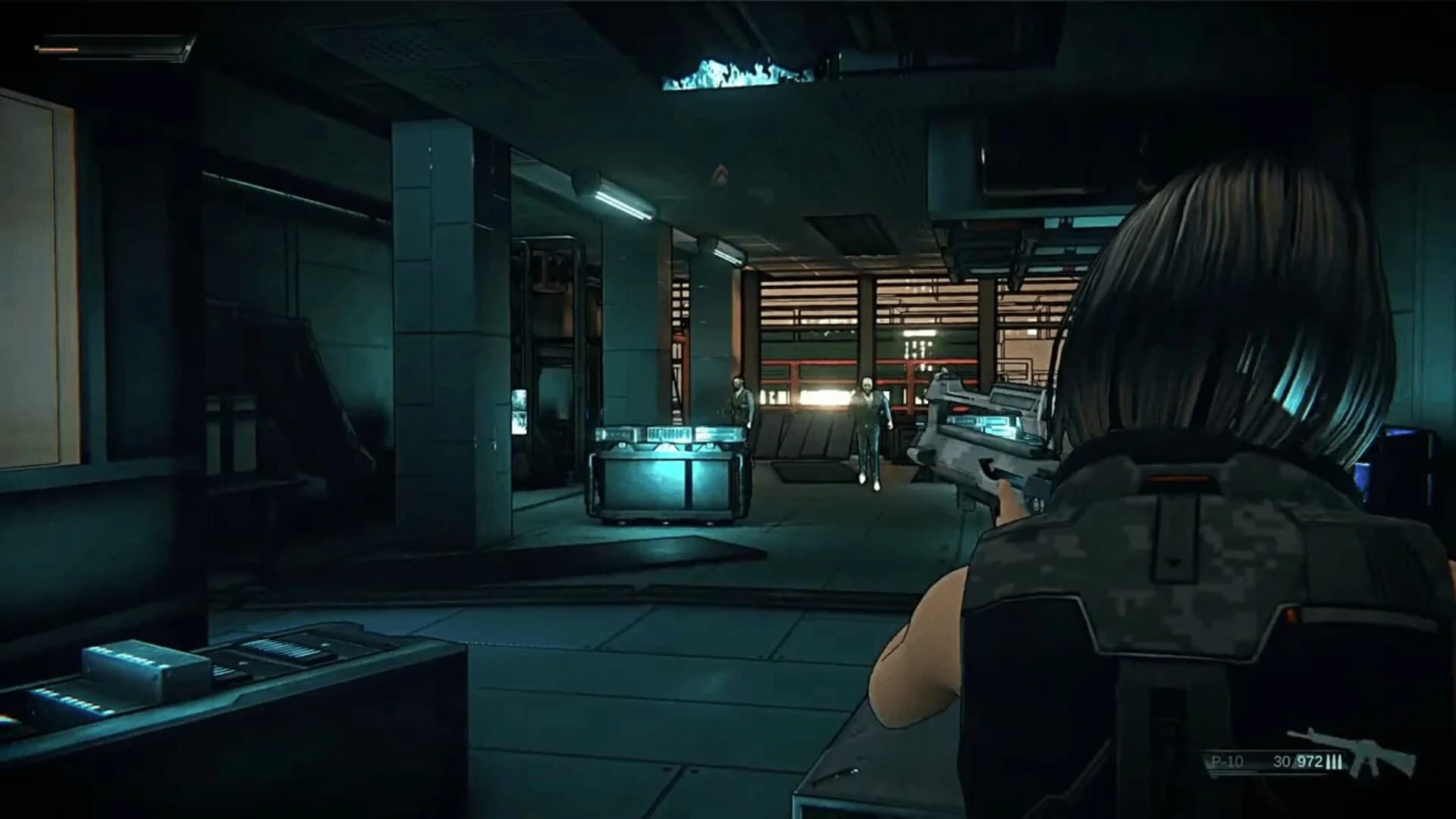The image size is (1456, 819).
Task: Click the three magazine bars indicator
Action: (x=1335, y=761)
